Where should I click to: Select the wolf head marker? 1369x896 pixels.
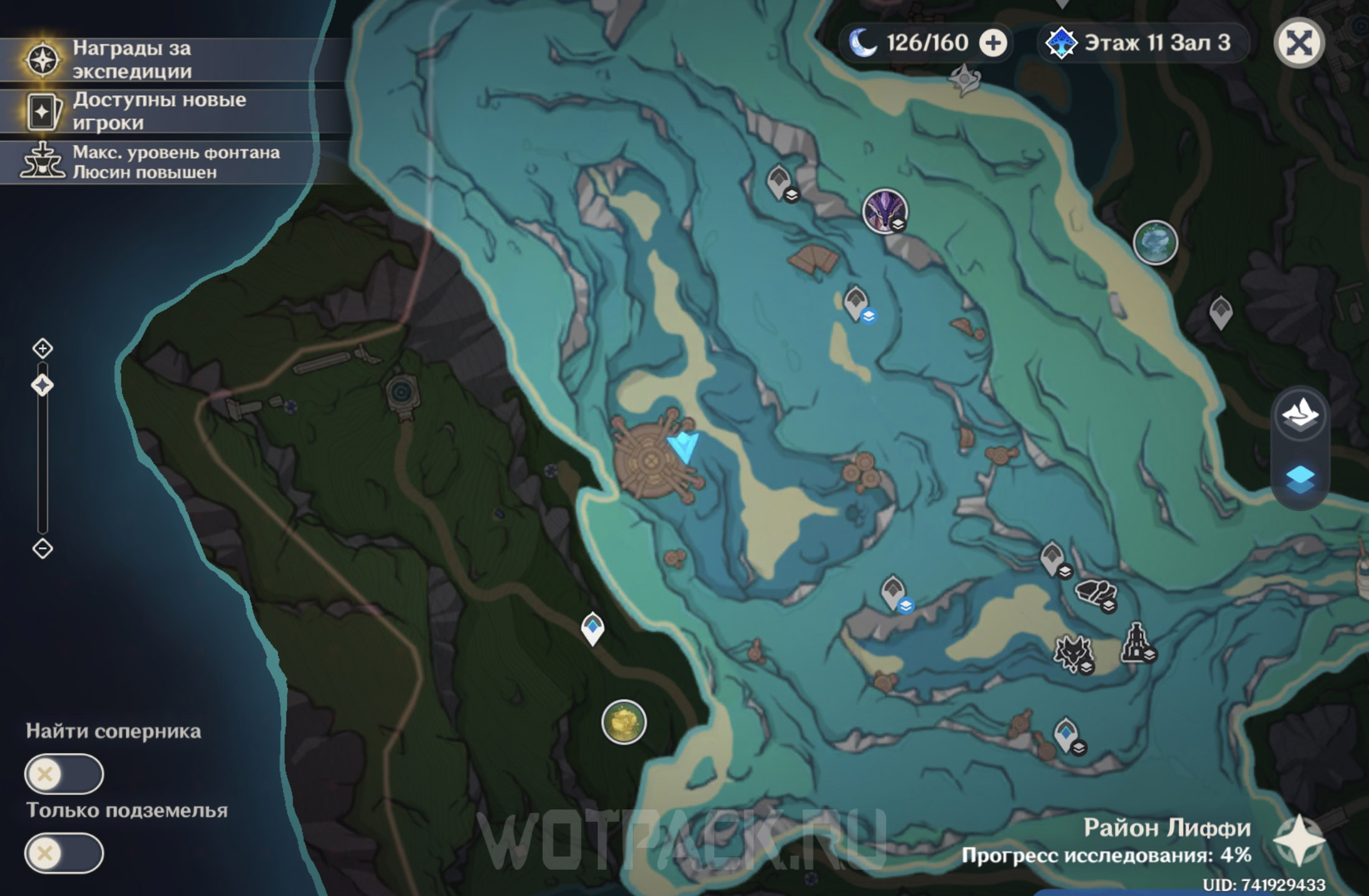[x=1073, y=653]
